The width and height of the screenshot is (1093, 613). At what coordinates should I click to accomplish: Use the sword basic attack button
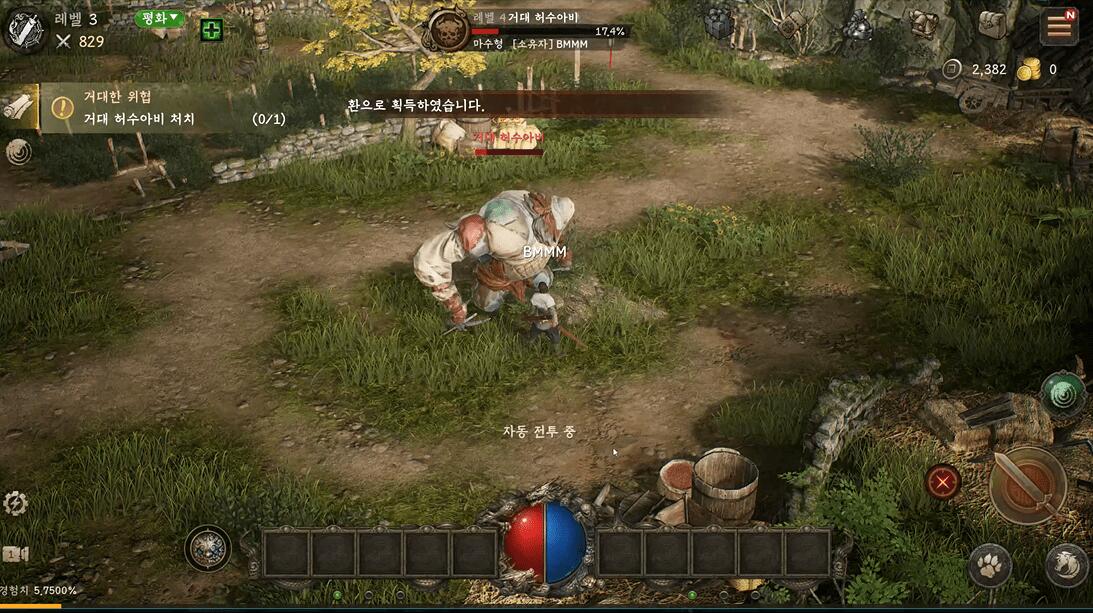(1027, 484)
